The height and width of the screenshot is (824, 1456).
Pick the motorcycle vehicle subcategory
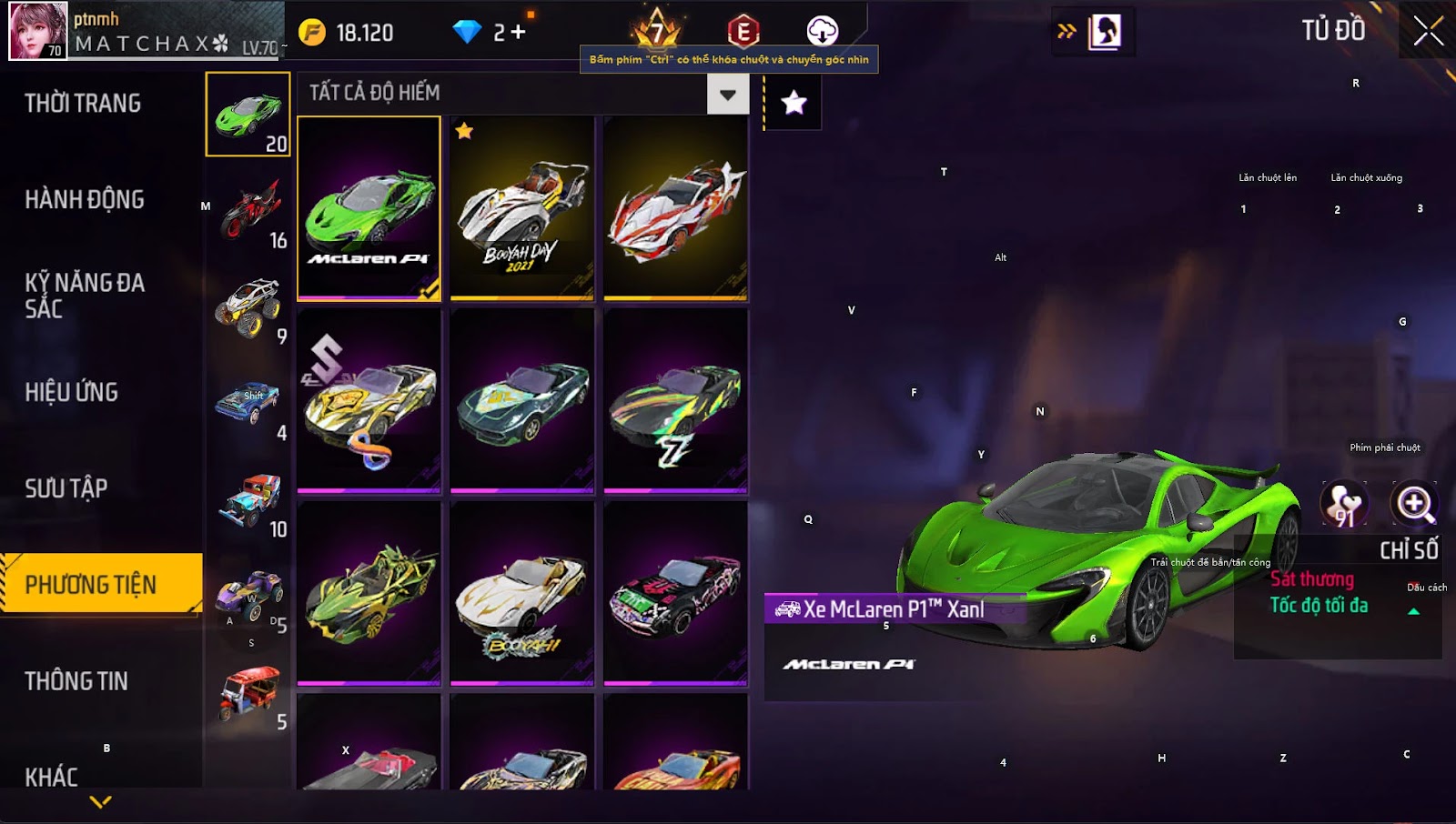click(x=248, y=211)
